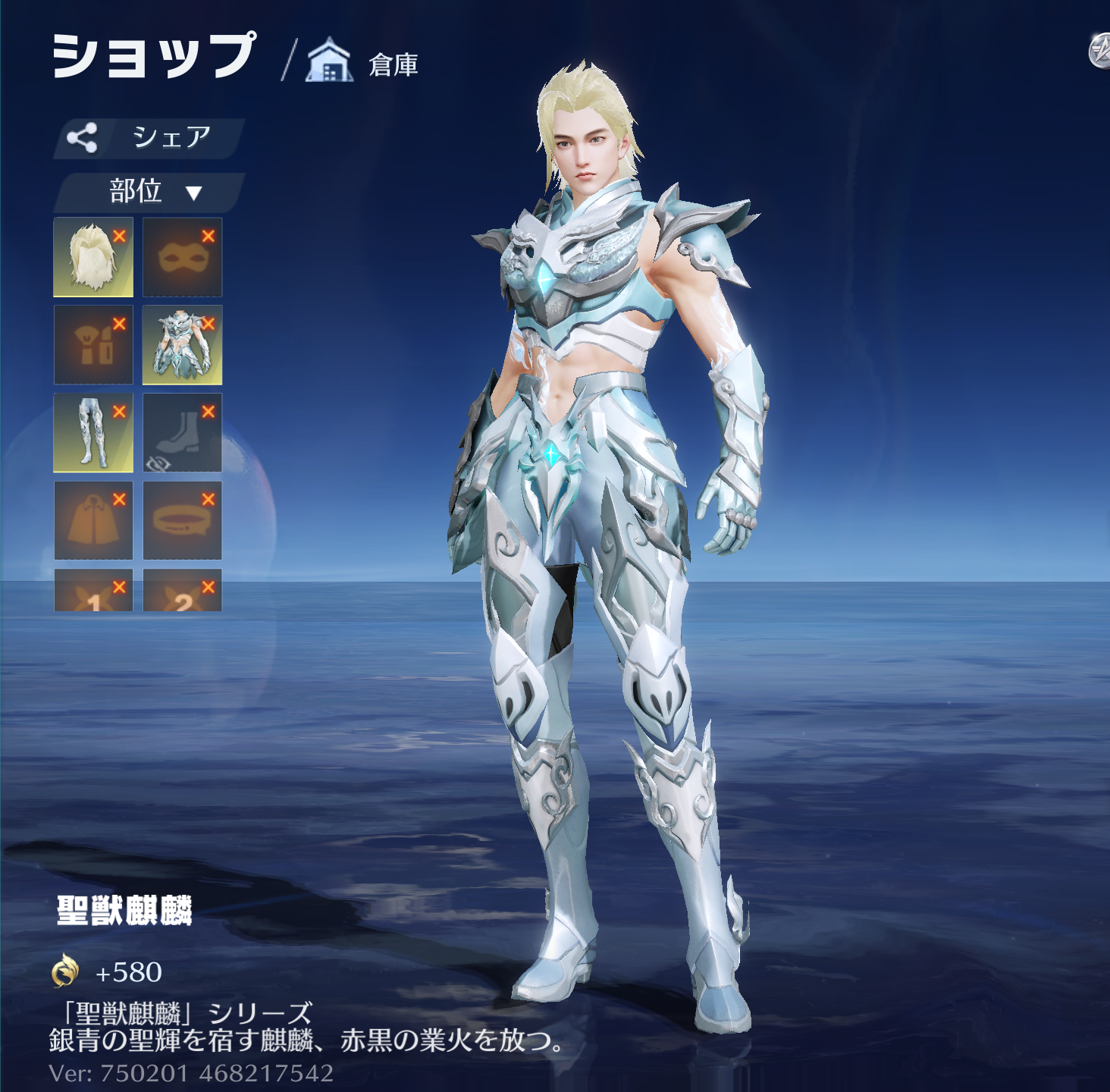Toggle the boots visibility eye icon

click(x=159, y=463)
